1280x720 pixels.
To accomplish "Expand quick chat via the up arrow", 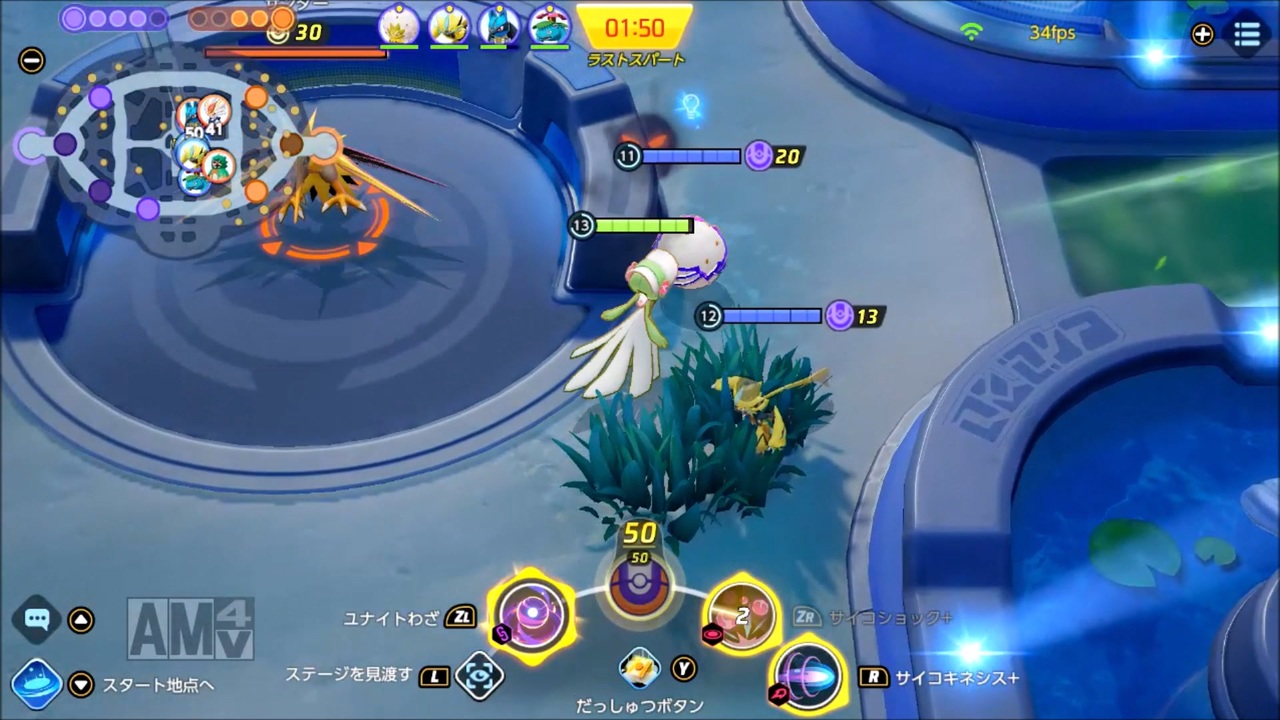I will tap(81, 619).
